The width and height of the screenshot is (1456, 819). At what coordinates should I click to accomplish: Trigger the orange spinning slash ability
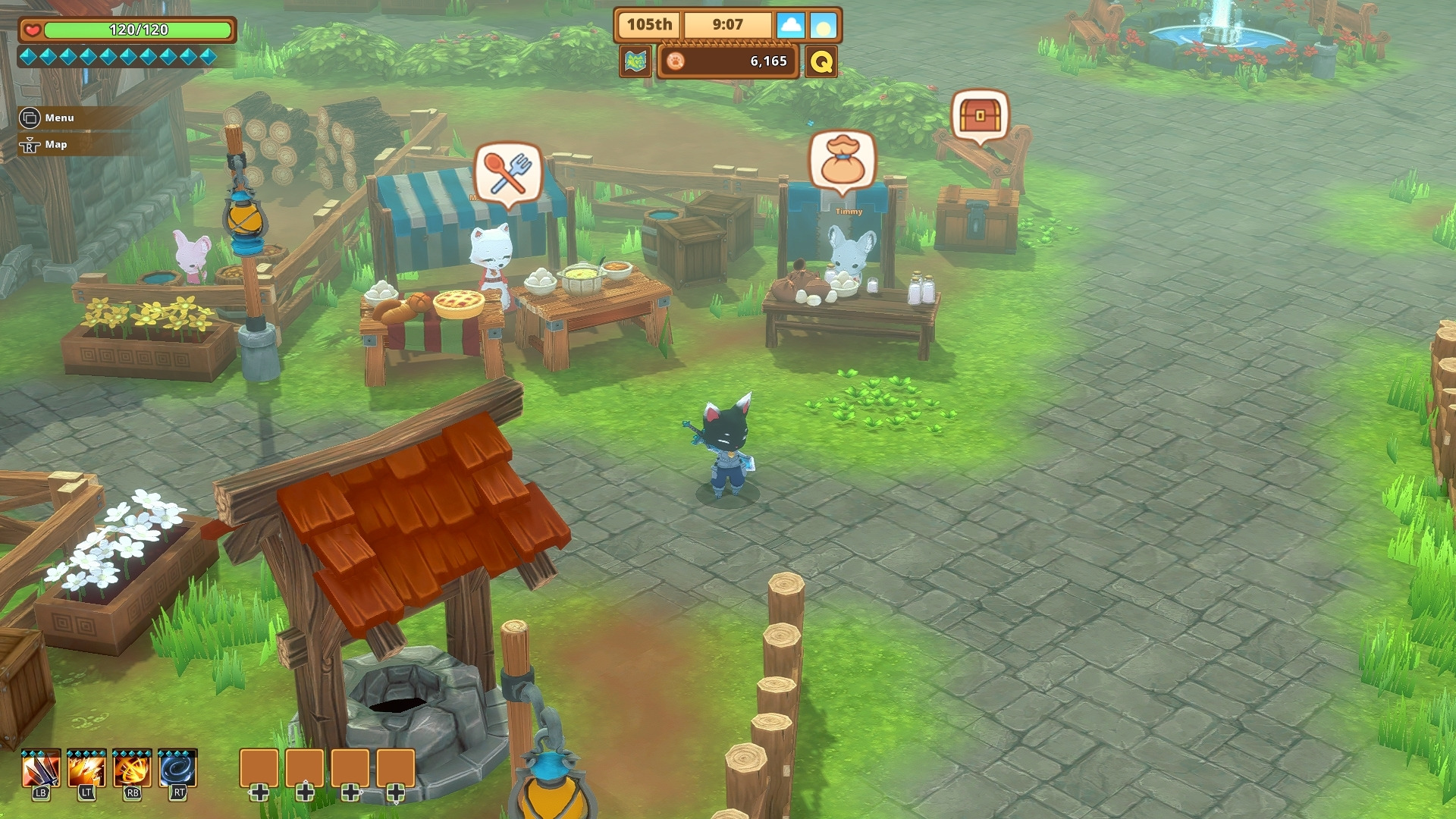coord(132,769)
